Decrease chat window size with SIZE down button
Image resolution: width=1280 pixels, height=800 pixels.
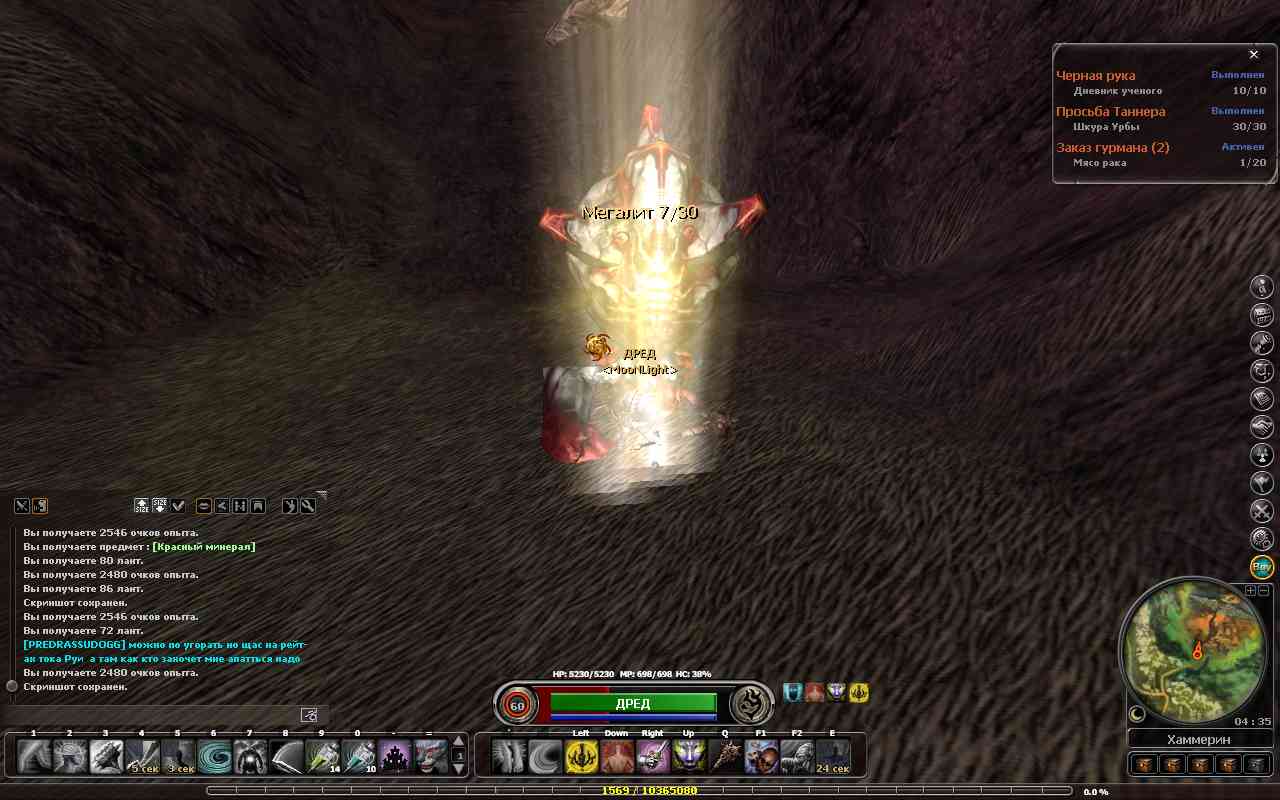click(160, 506)
